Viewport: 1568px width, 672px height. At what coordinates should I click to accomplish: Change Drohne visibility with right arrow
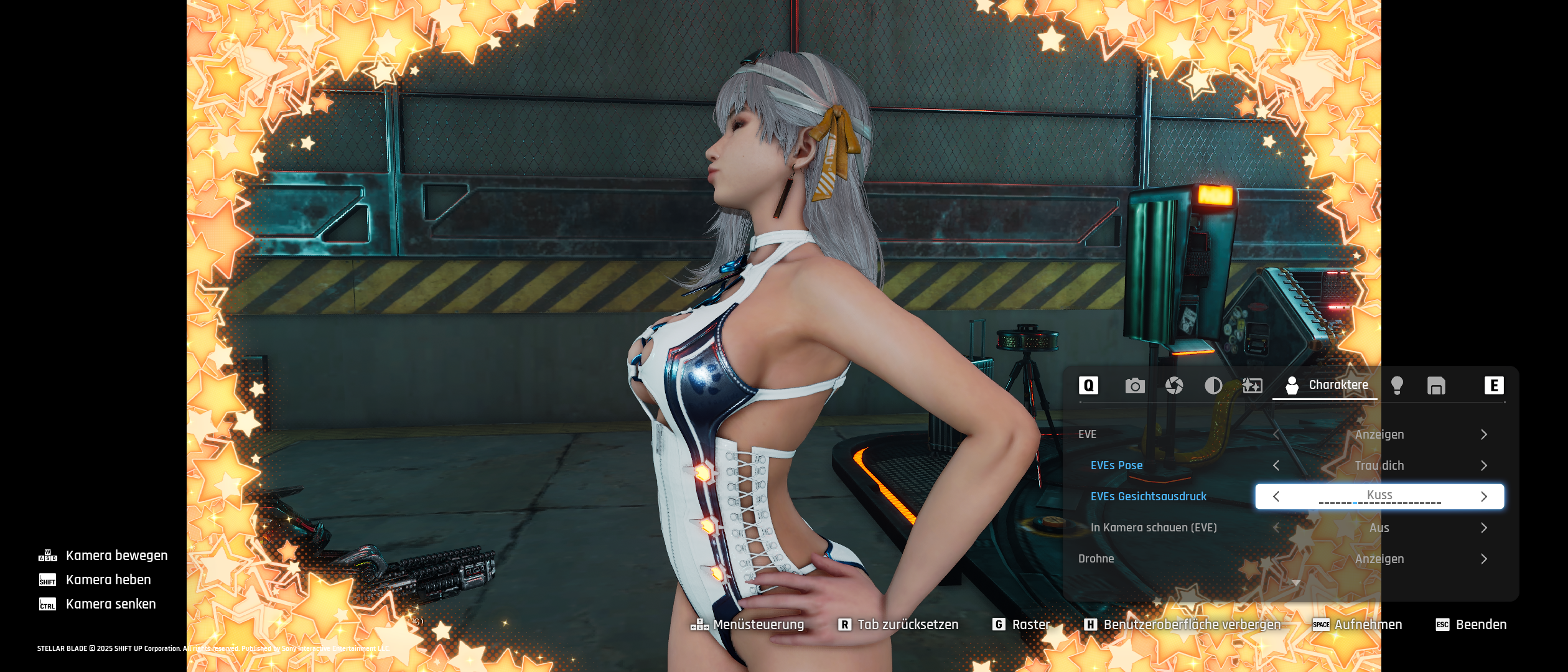pyautogui.click(x=1484, y=559)
